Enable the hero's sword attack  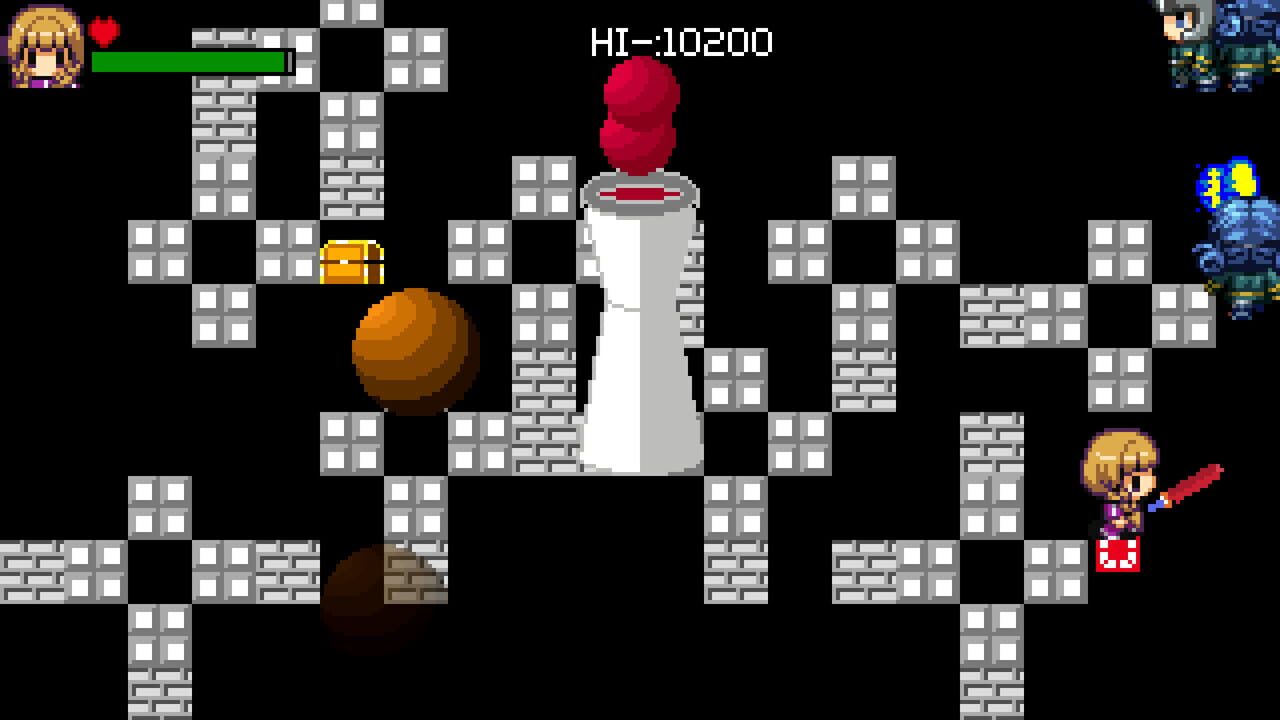pos(1190,485)
